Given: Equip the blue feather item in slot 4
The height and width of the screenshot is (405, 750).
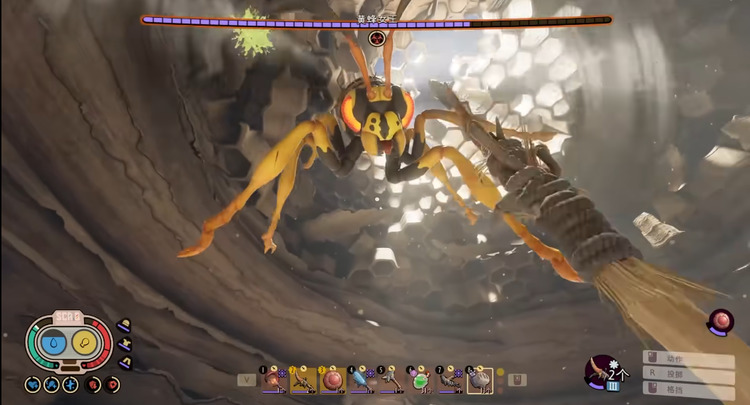Looking at the screenshot, I should tap(359, 379).
